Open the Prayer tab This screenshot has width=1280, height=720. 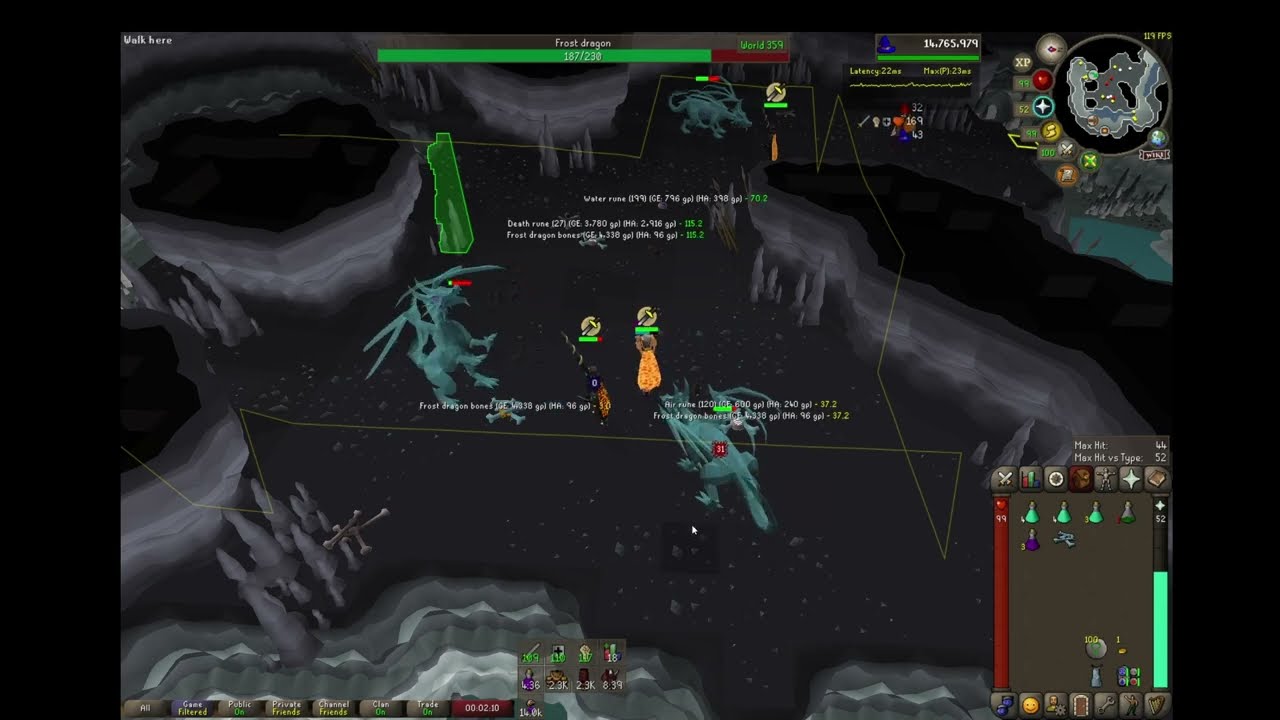[x=1130, y=480]
